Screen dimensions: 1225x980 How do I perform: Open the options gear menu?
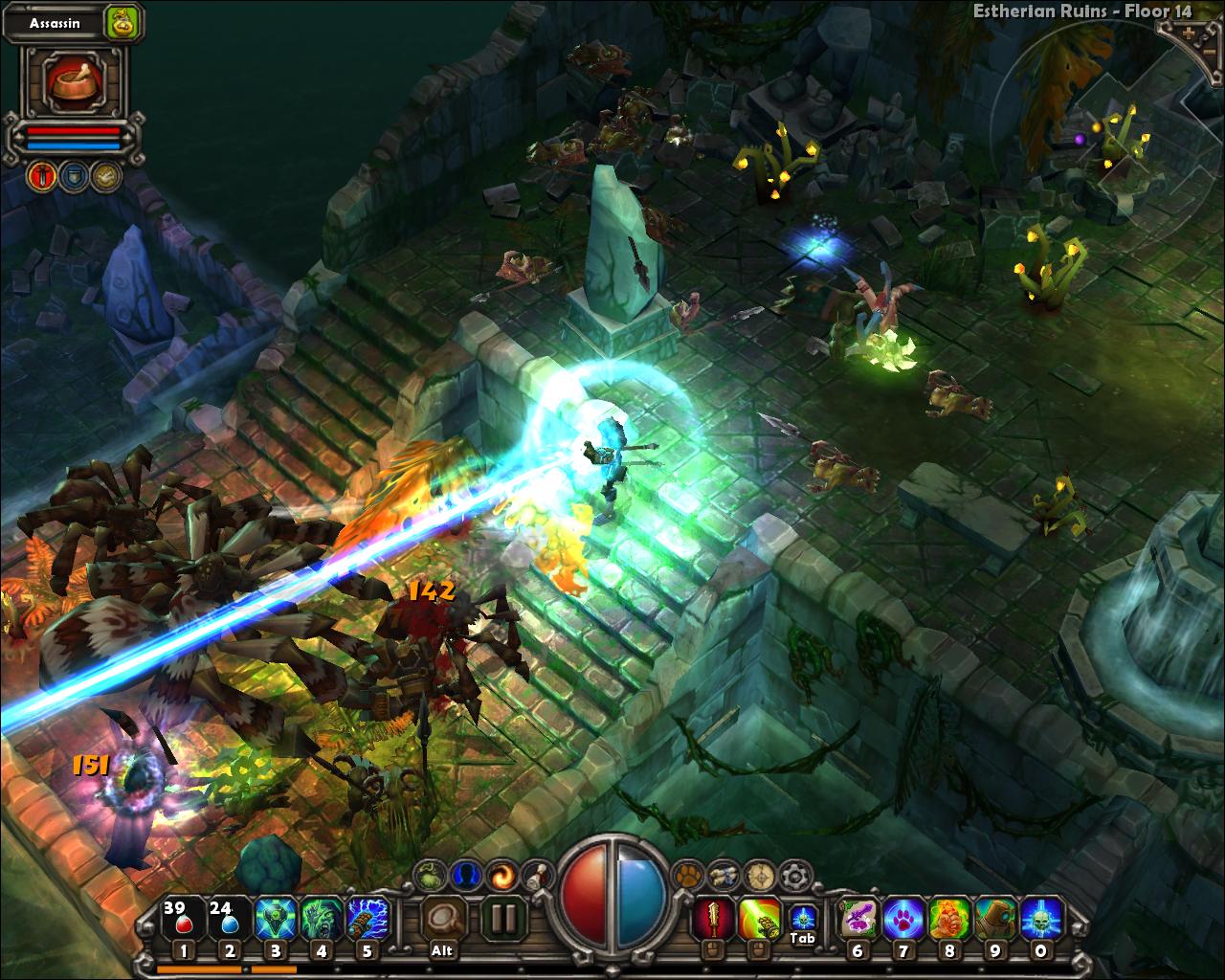click(792, 873)
